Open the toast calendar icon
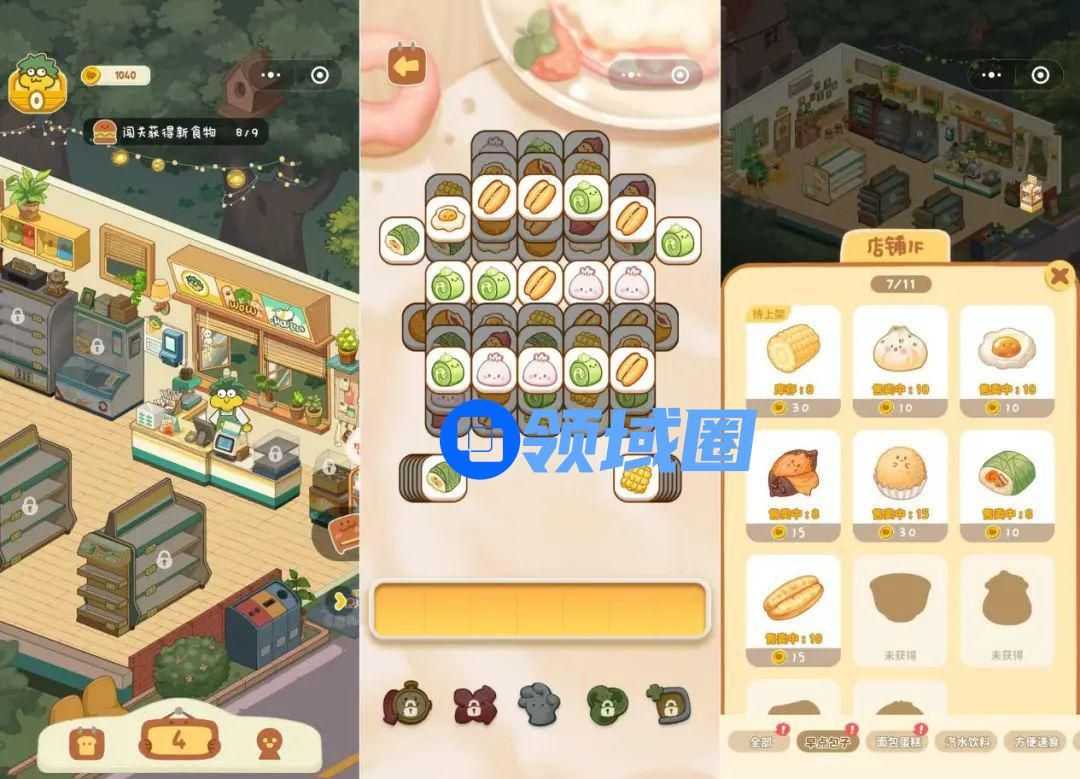This screenshot has height=779, width=1080. tap(82, 742)
